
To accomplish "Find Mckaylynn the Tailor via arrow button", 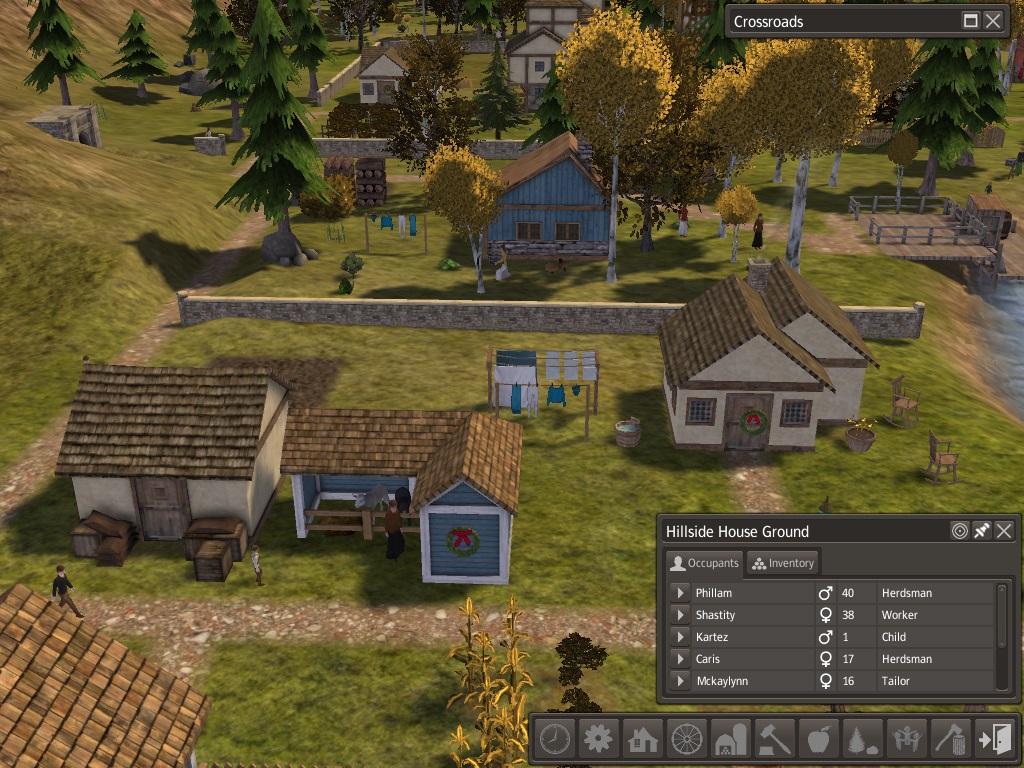I will [x=680, y=681].
